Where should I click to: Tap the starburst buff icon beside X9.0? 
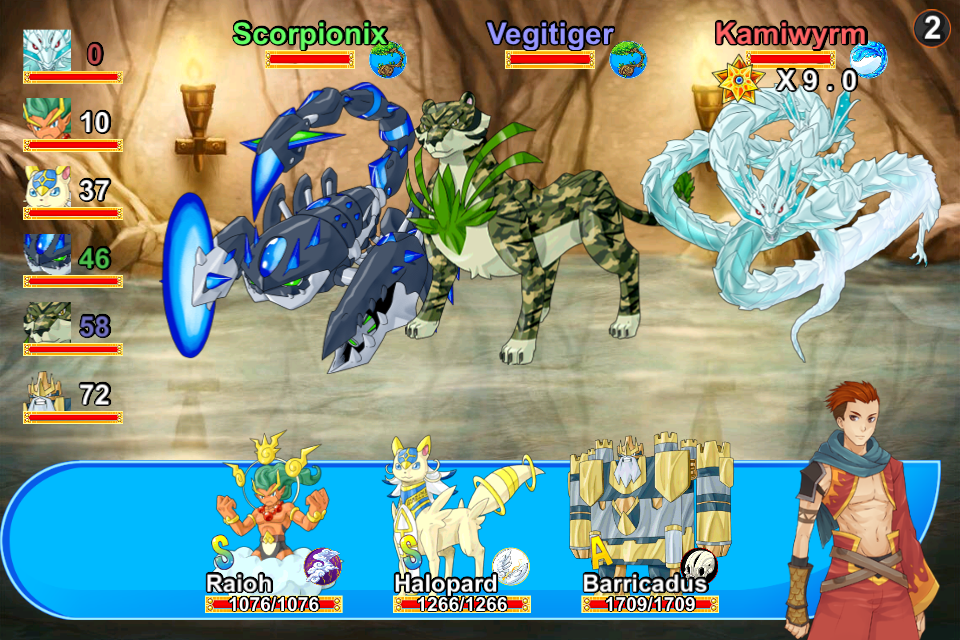737,82
